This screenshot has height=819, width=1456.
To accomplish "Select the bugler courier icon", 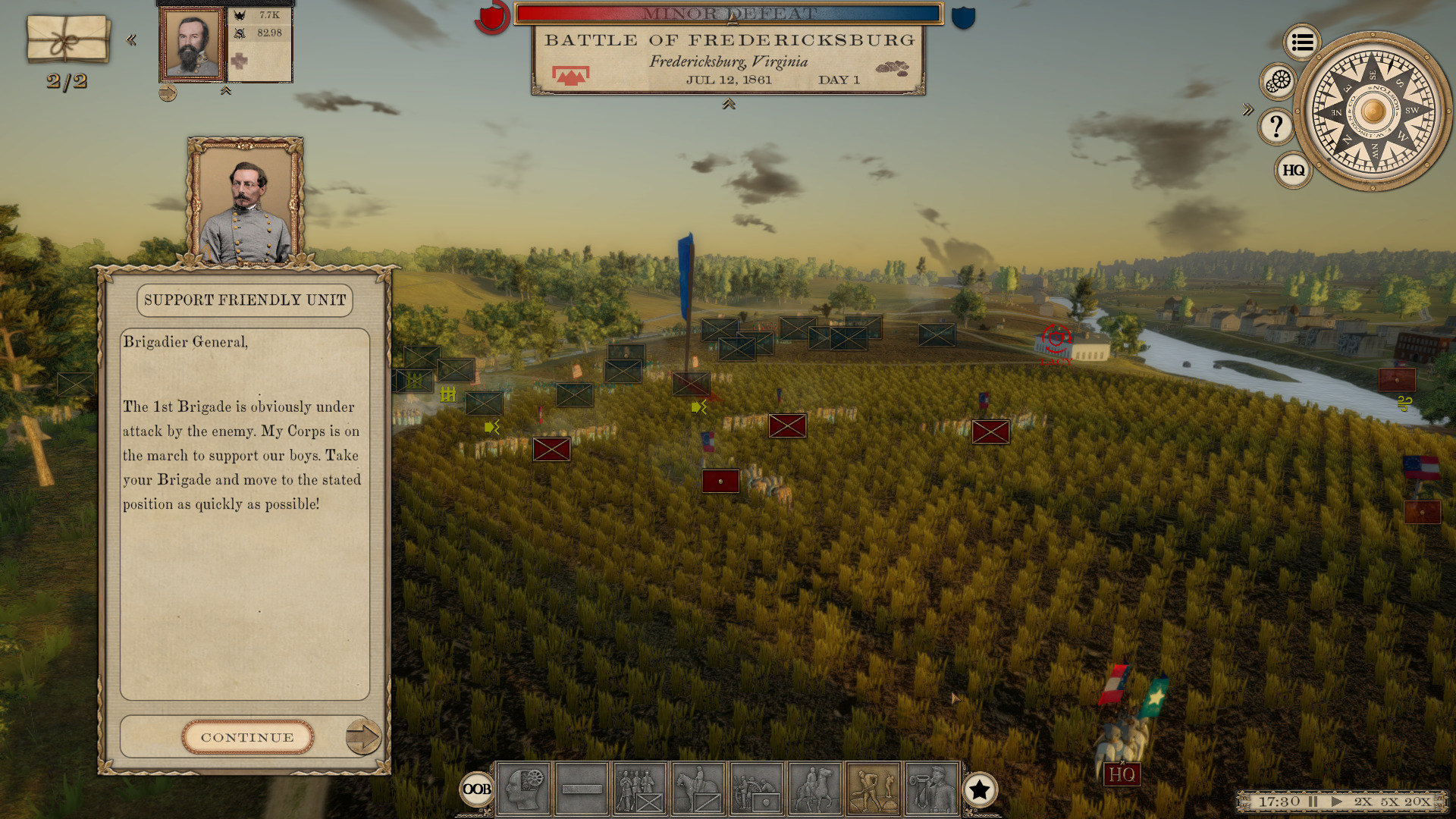I will click(x=932, y=789).
